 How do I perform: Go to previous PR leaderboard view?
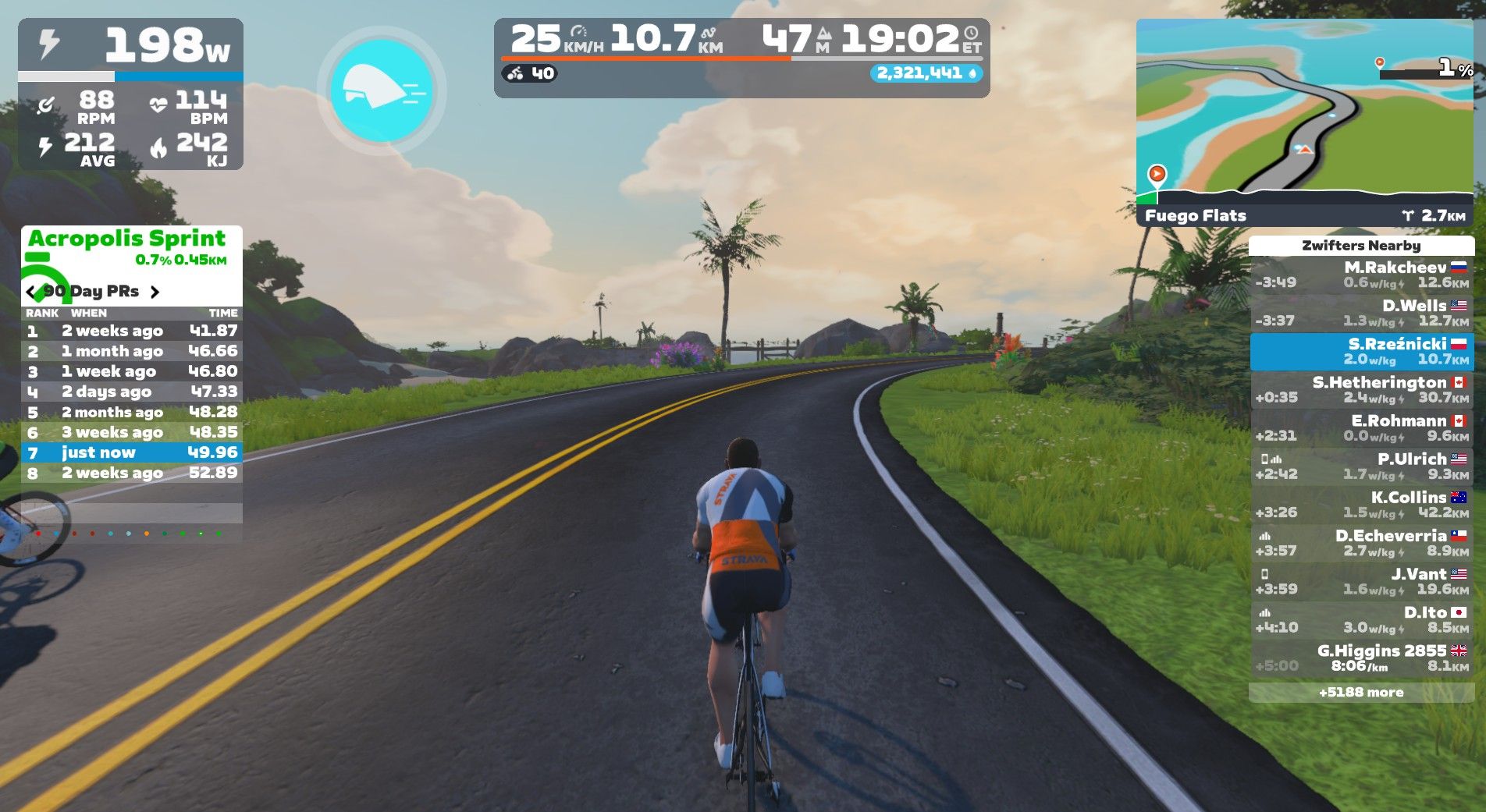point(30,292)
